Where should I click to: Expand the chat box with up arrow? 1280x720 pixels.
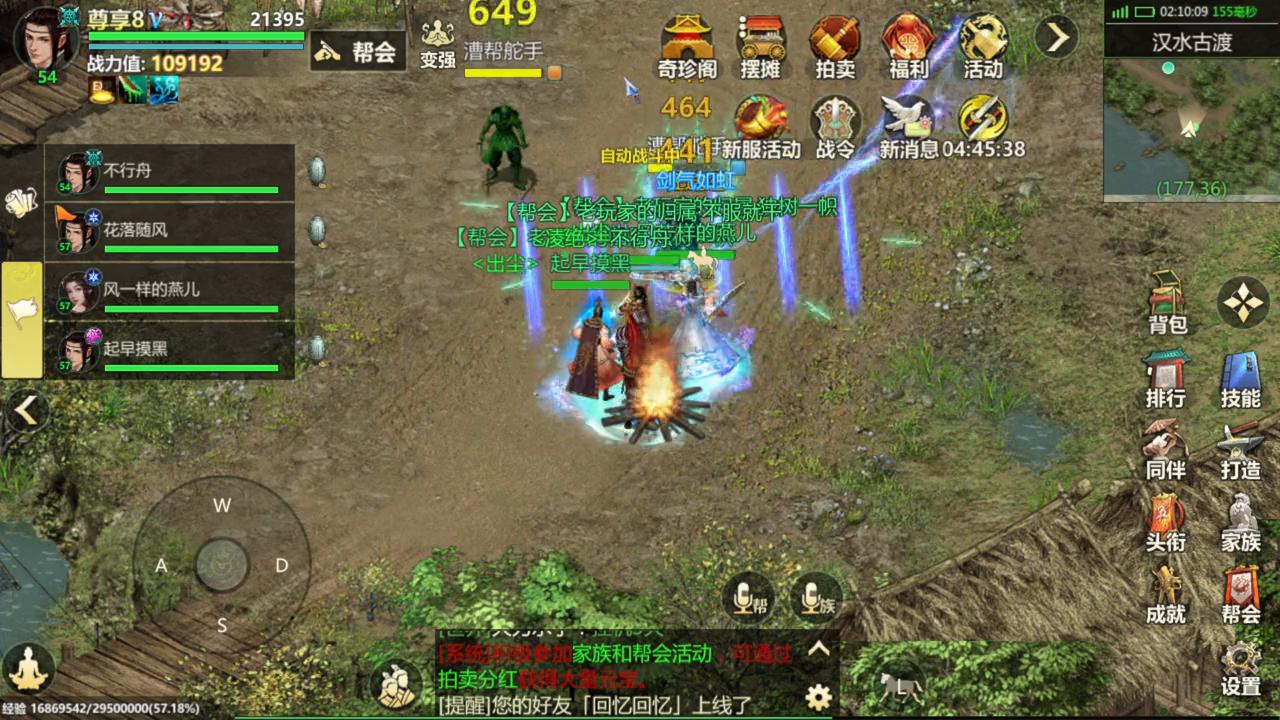(819, 649)
